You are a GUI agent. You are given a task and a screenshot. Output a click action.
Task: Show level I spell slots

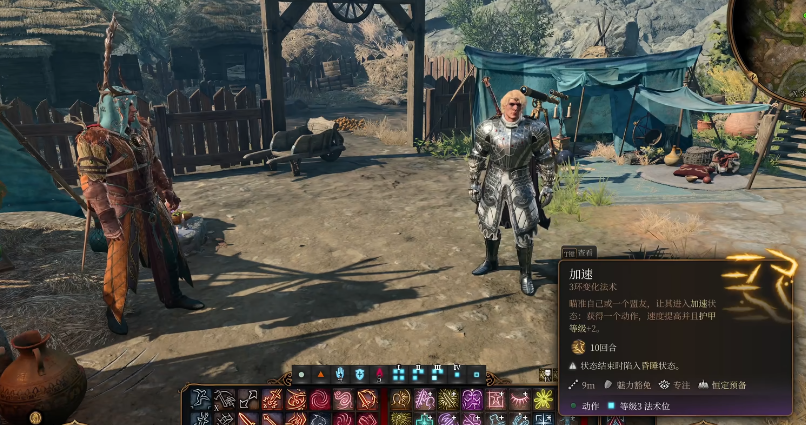(x=399, y=375)
